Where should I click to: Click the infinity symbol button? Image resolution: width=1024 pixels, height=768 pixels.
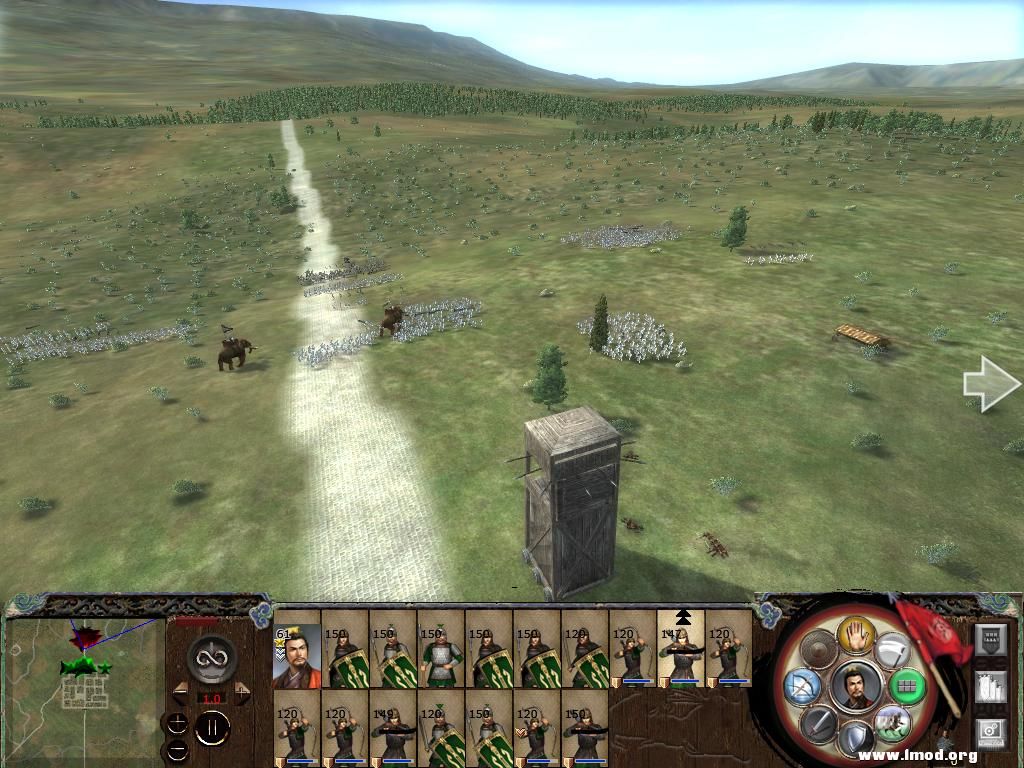(x=212, y=657)
